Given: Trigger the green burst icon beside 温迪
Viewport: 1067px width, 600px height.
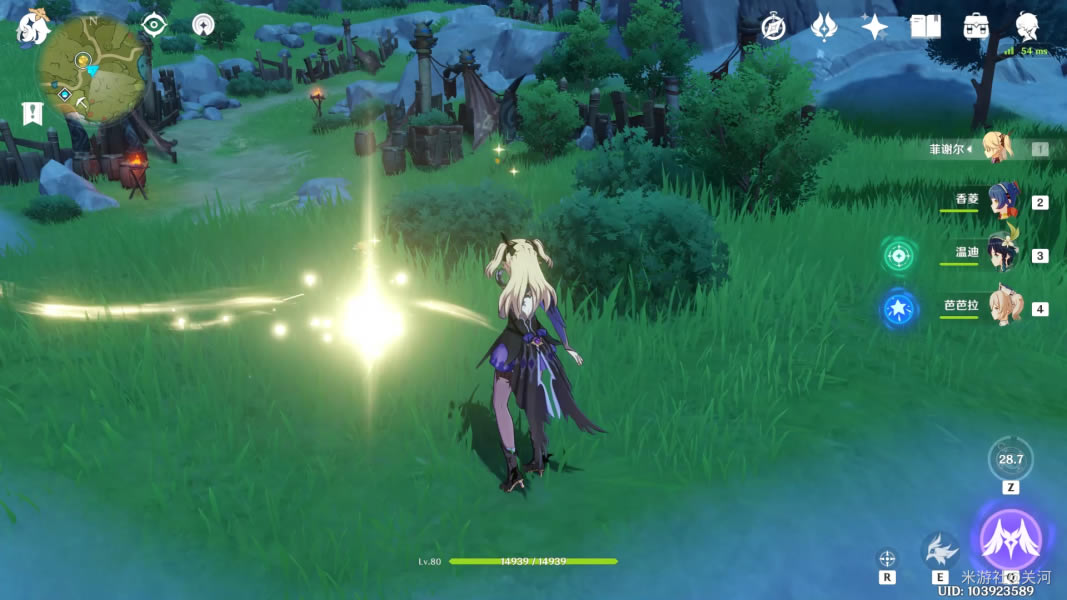Looking at the screenshot, I should tap(899, 255).
